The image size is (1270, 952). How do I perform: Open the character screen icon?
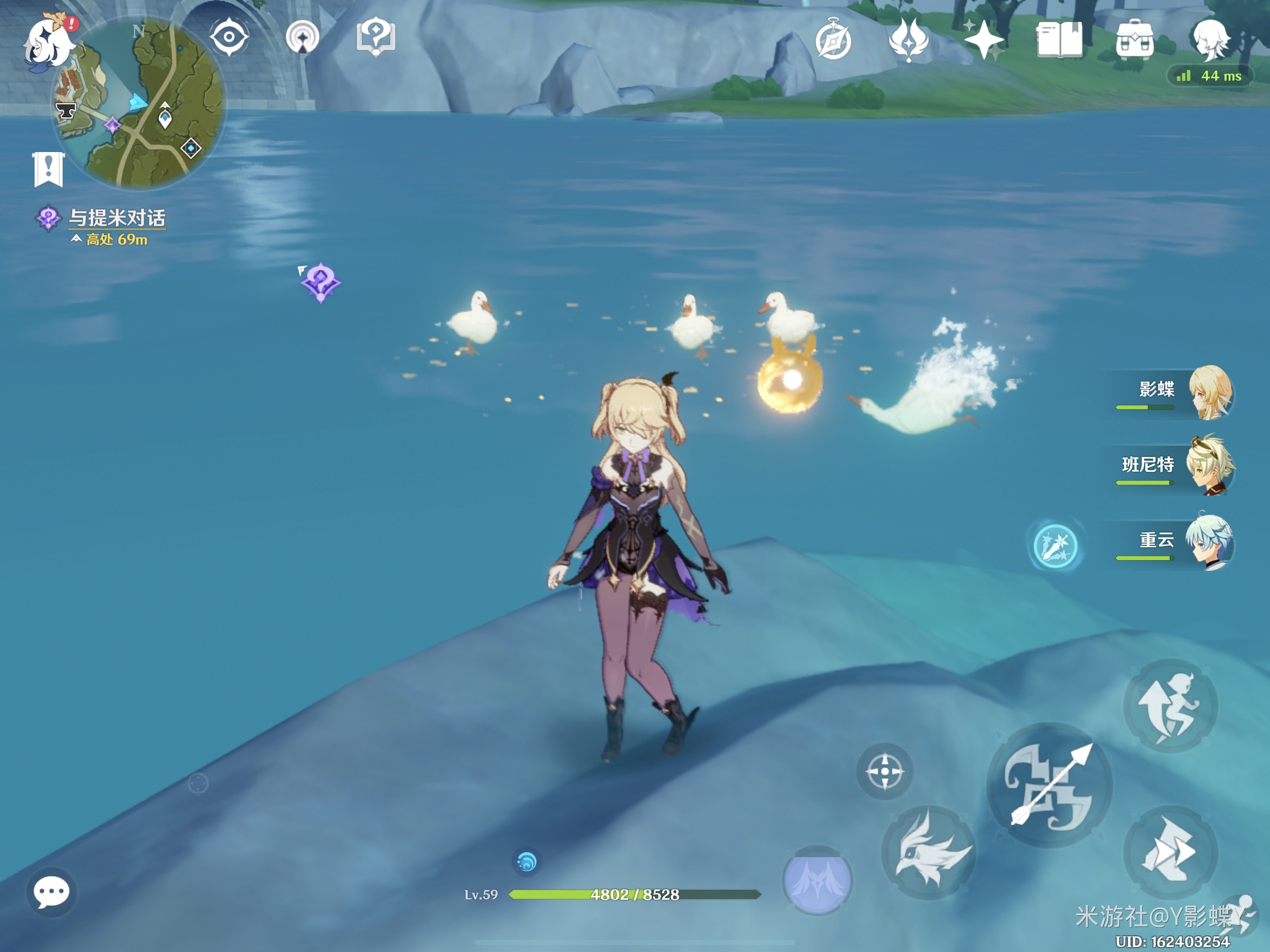click(x=1210, y=39)
